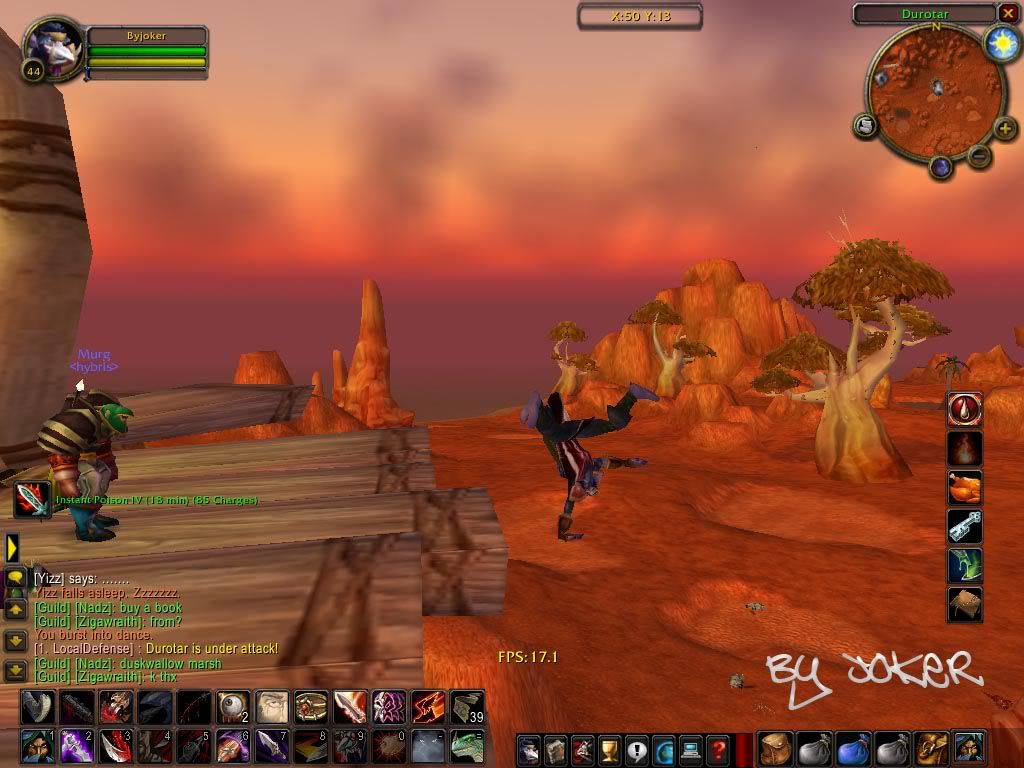Close the Durotar minimap panel
The width and height of the screenshot is (1024, 768).
[1007, 13]
